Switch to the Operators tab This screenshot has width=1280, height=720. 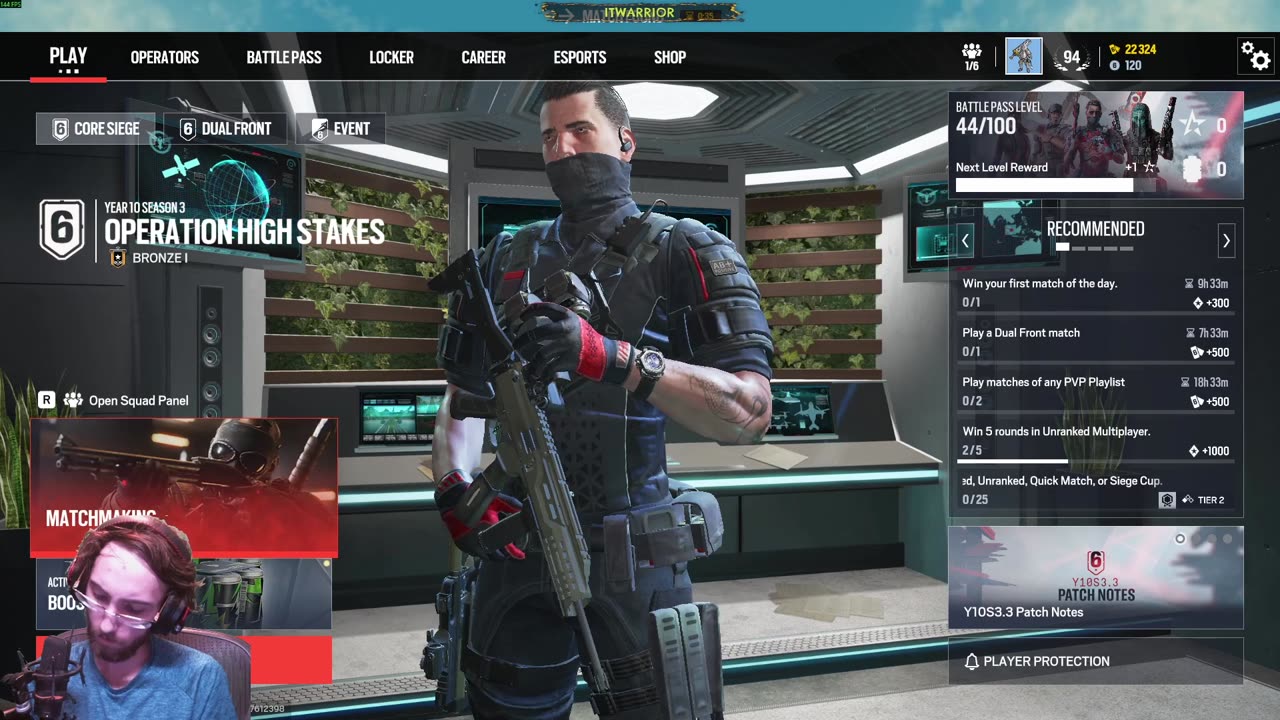164,57
